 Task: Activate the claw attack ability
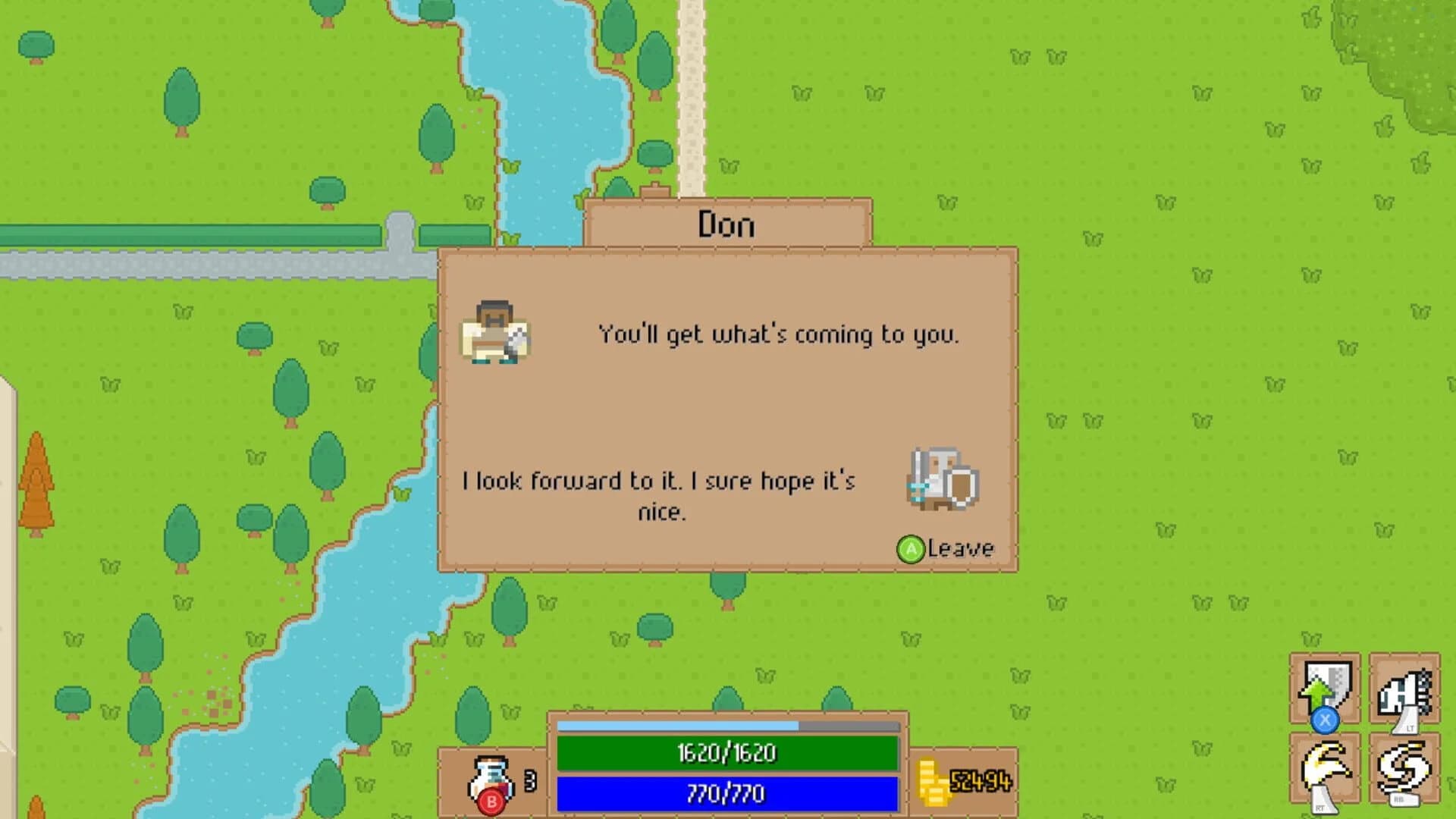1323,762
